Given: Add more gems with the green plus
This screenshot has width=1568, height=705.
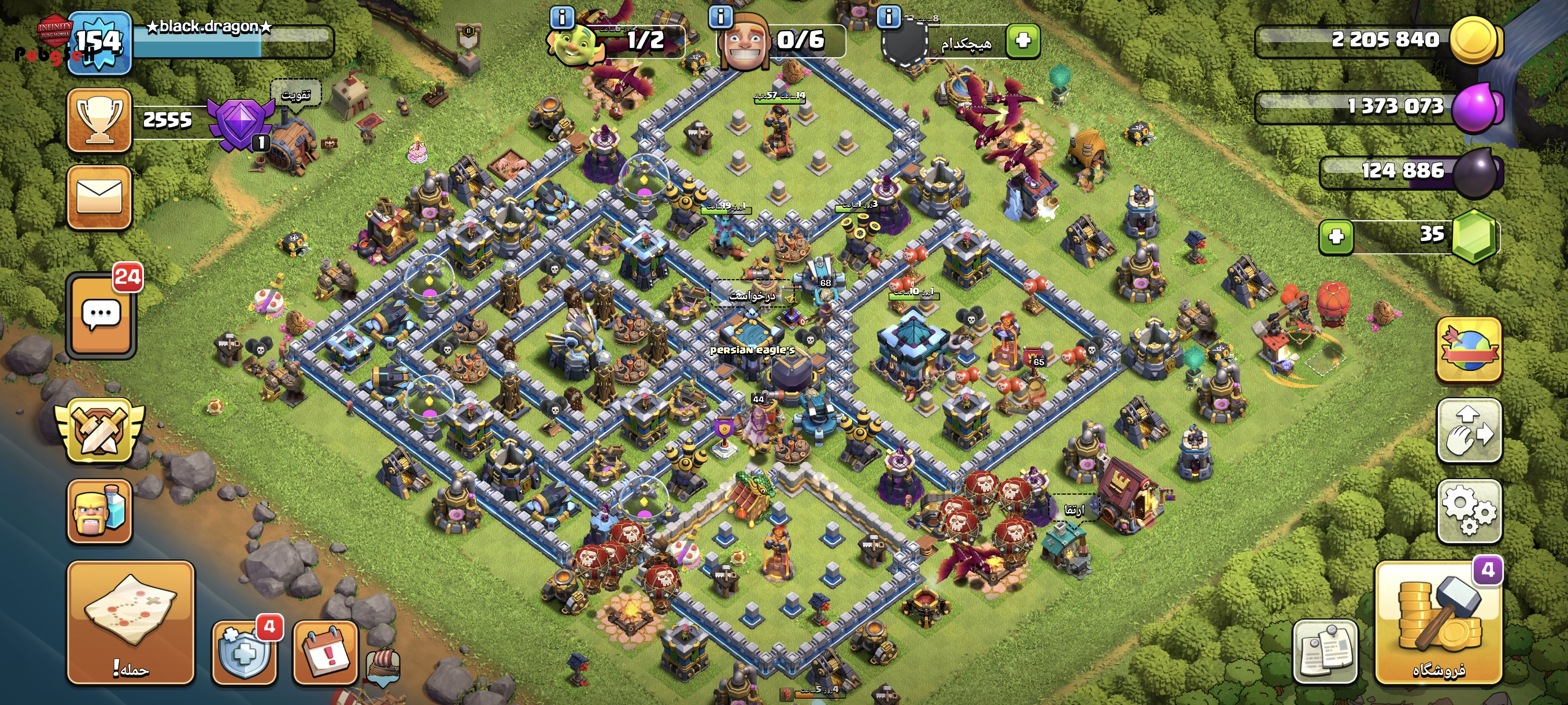Looking at the screenshot, I should click(x=1336, y=236).
